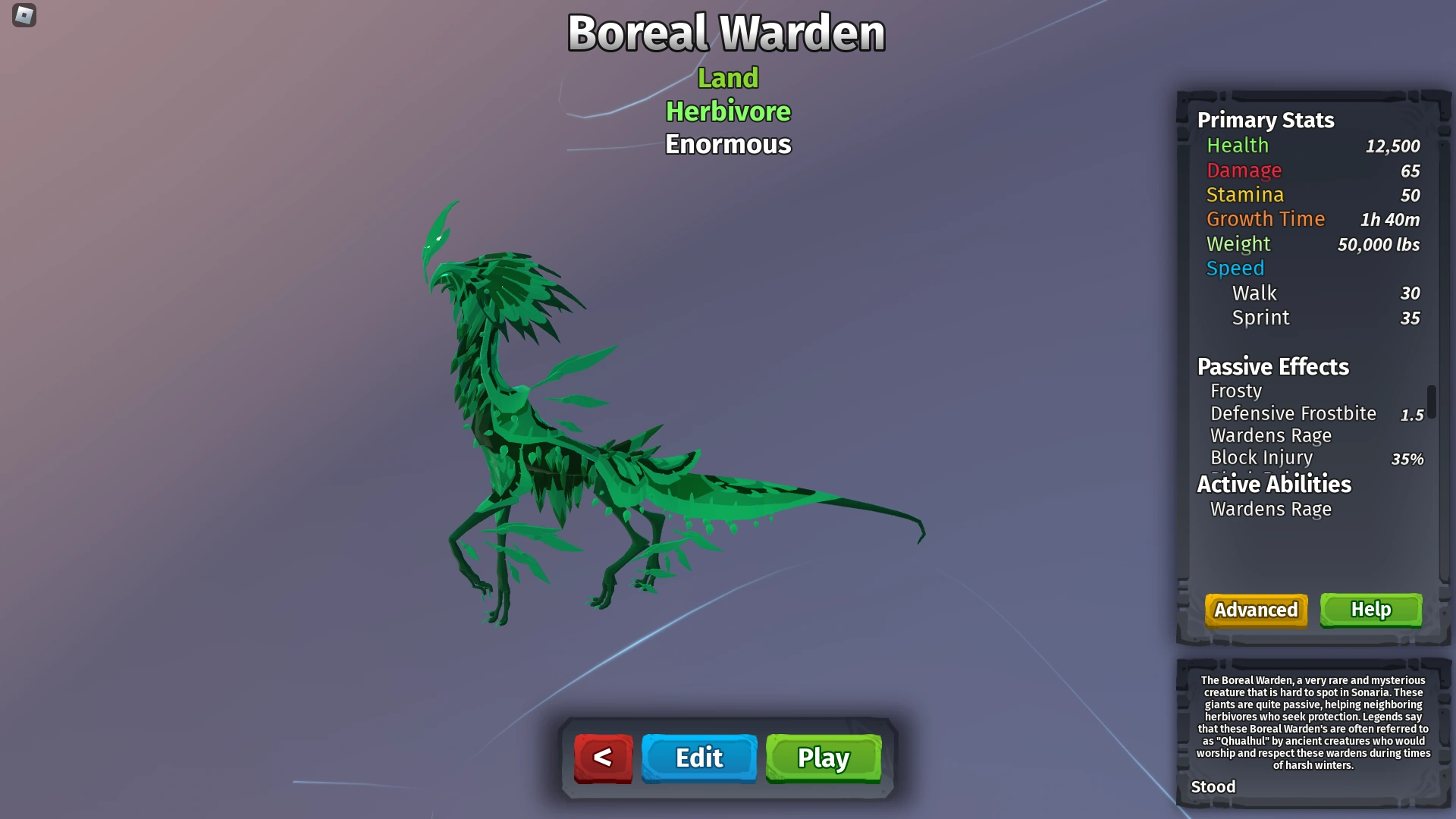Click the Herbivore diet label
The width and height of the screenshot is (1456, 819).
[x=727, y=111]
